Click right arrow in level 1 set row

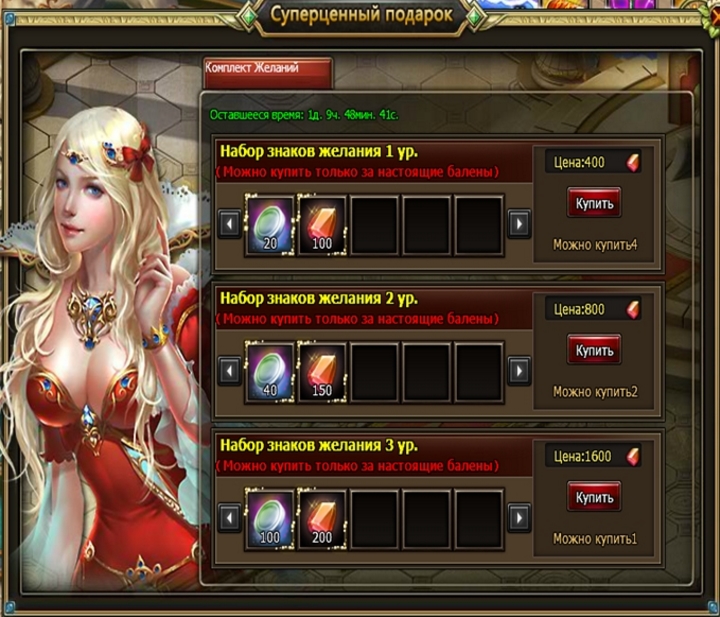click(518, 223)
